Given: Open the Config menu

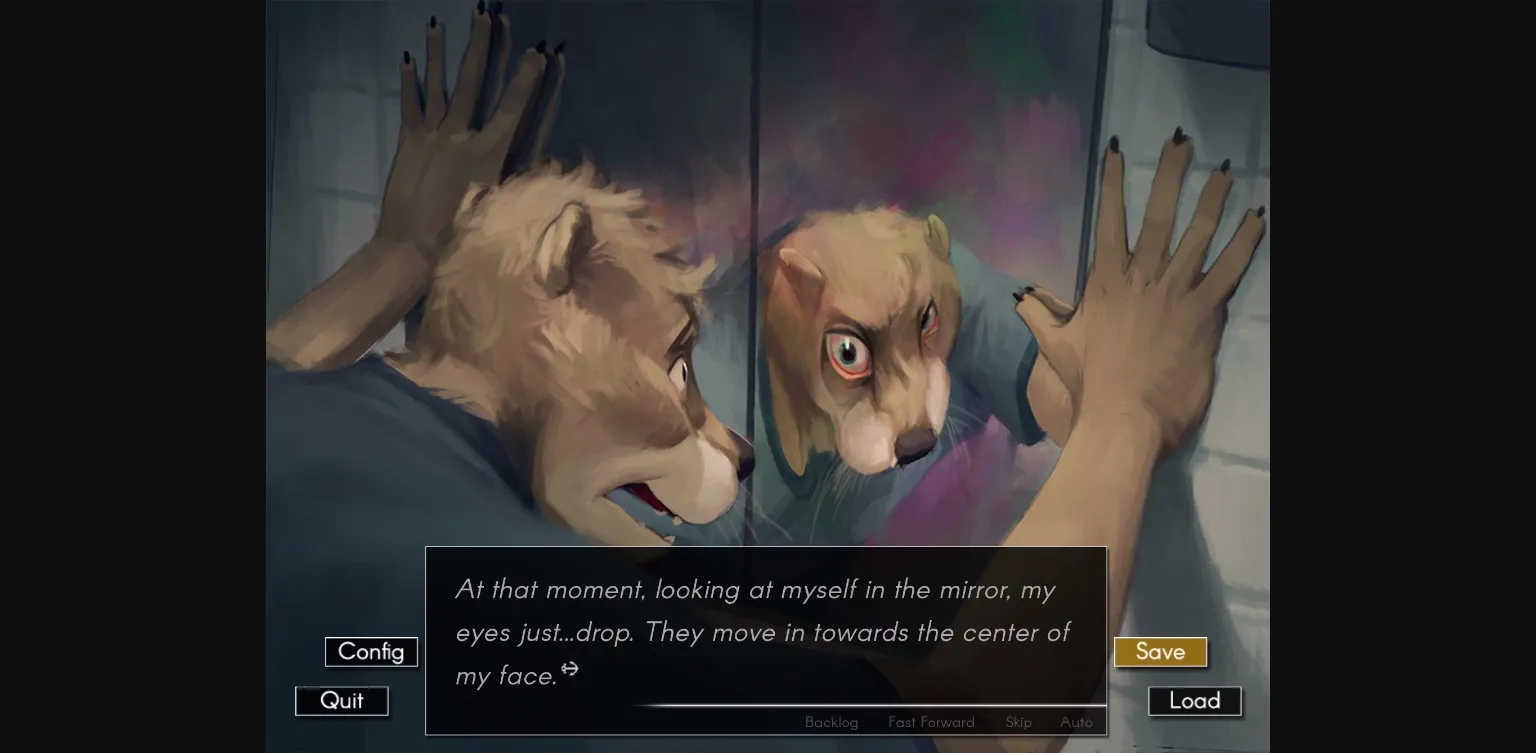Looking at the screenshot, I should 371,651.
